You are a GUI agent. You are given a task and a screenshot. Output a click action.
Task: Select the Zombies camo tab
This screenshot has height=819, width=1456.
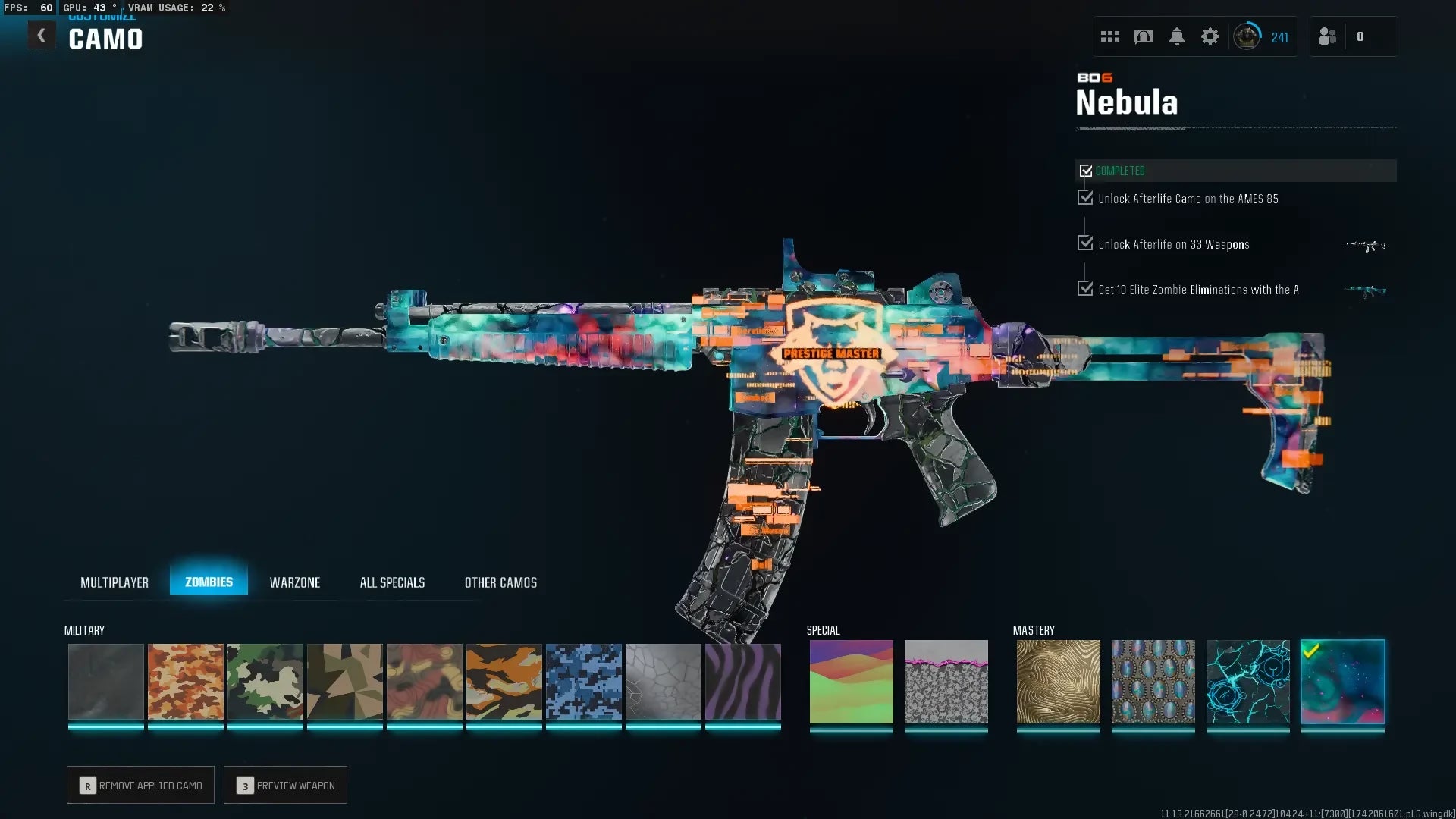click(209, 582)
